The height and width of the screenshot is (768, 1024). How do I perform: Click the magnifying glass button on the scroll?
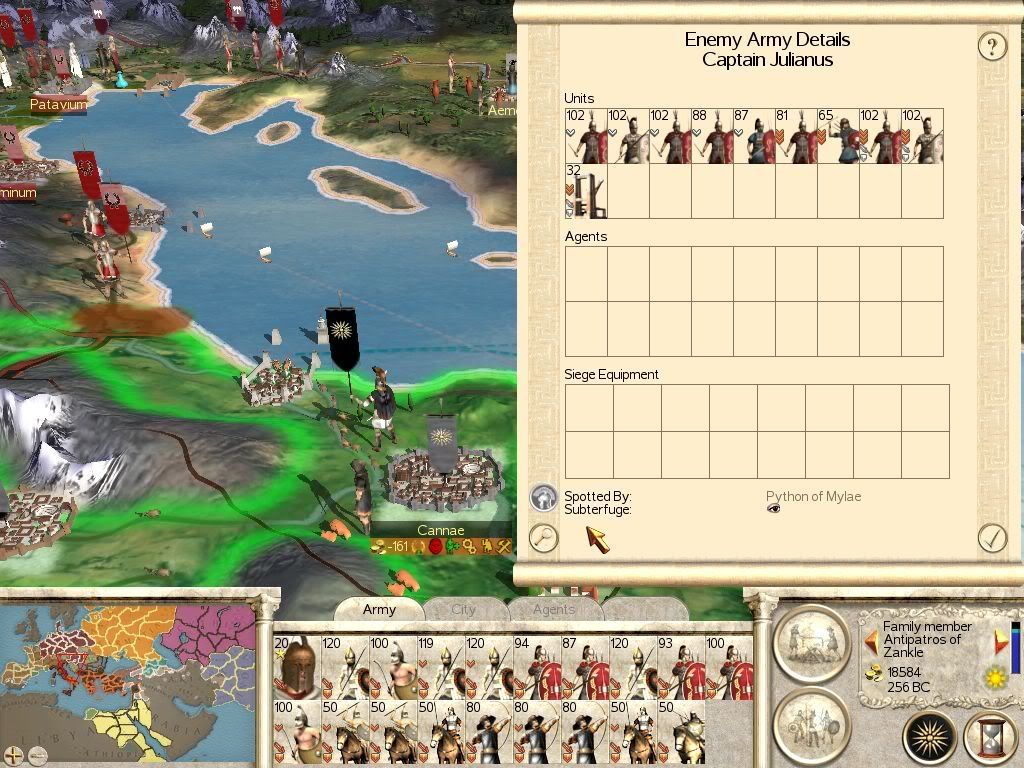click(x=543, y=538)
